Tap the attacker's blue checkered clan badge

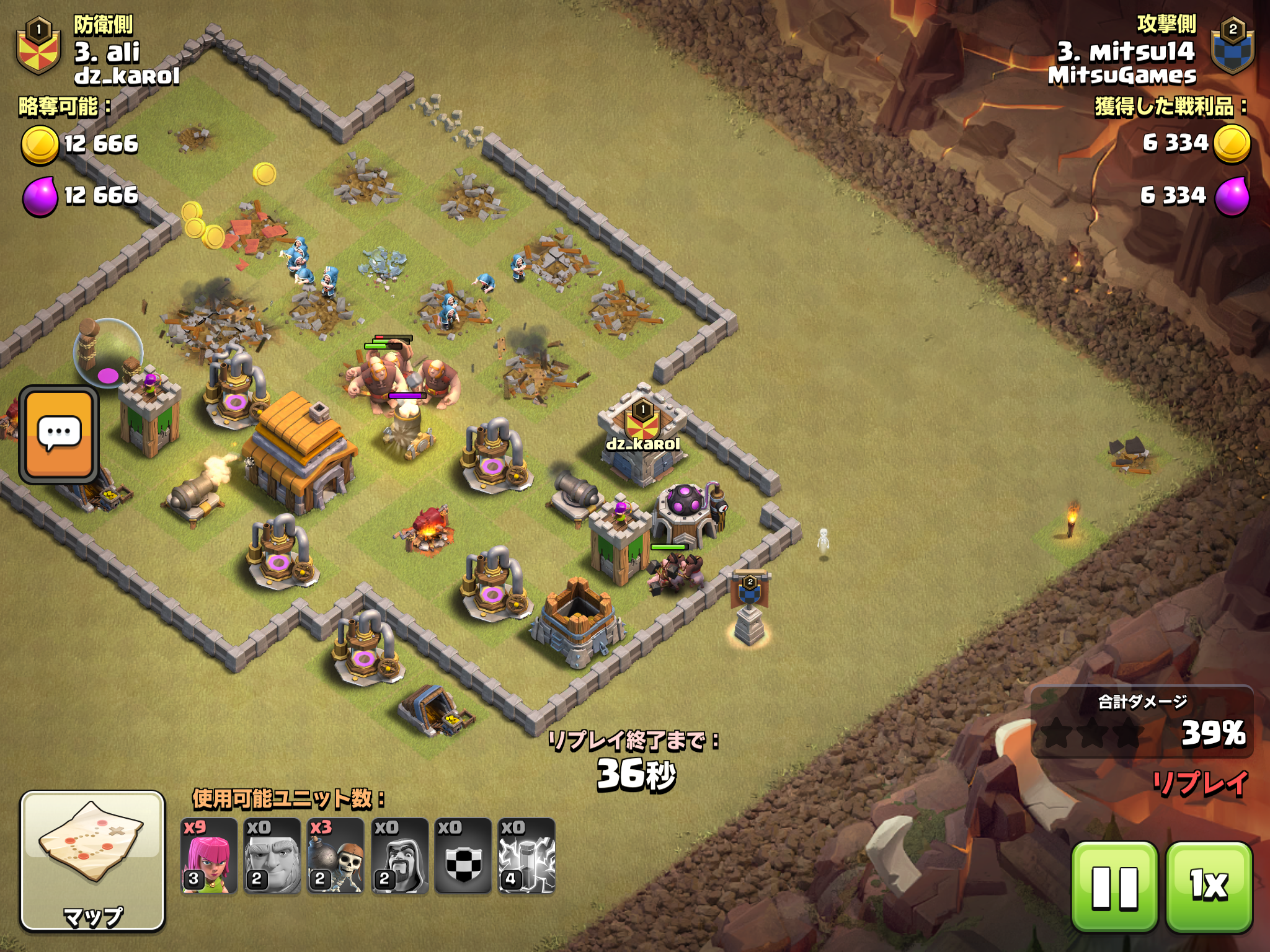[1232, 46]
